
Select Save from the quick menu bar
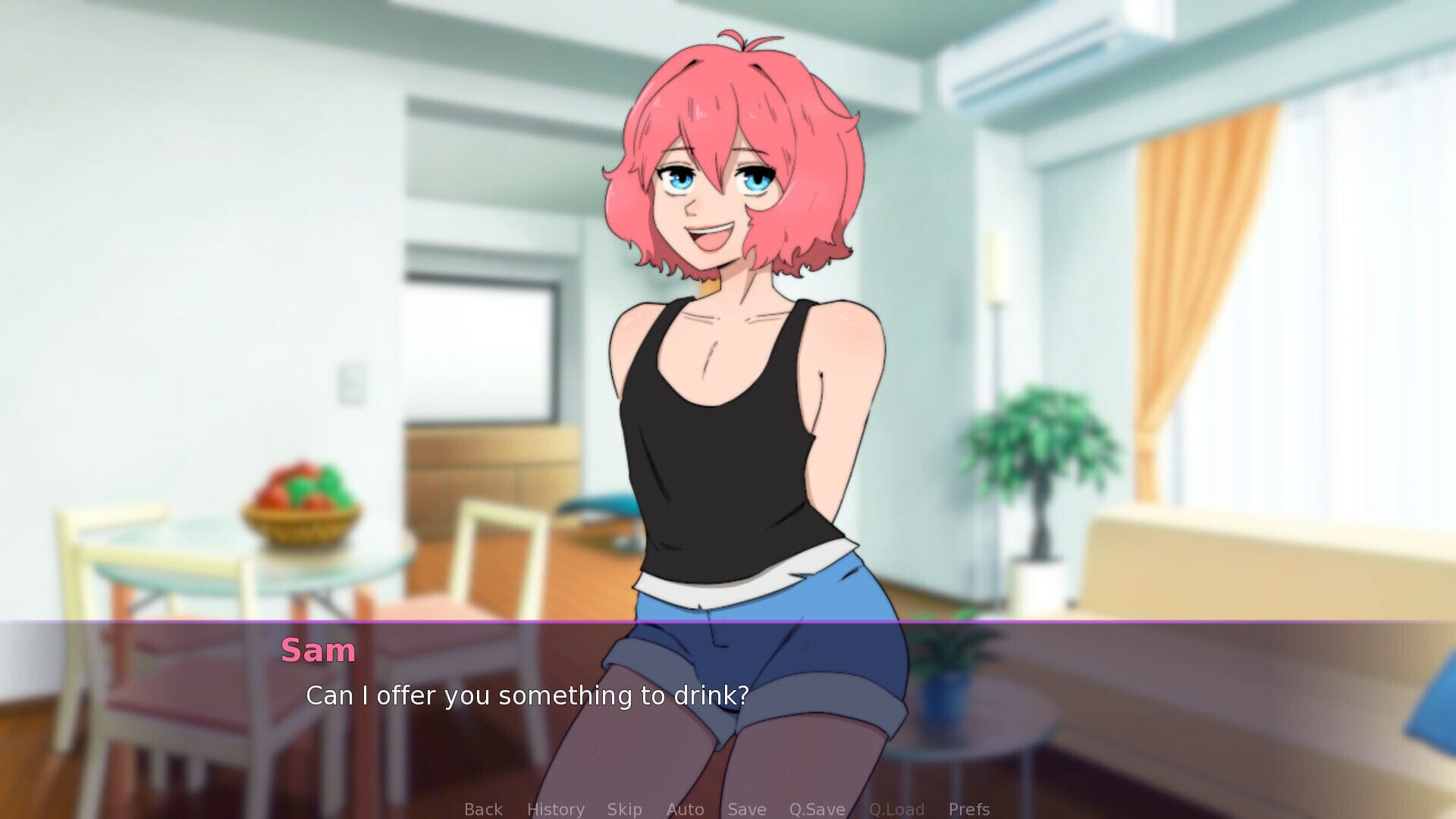[x=746, y=808]
